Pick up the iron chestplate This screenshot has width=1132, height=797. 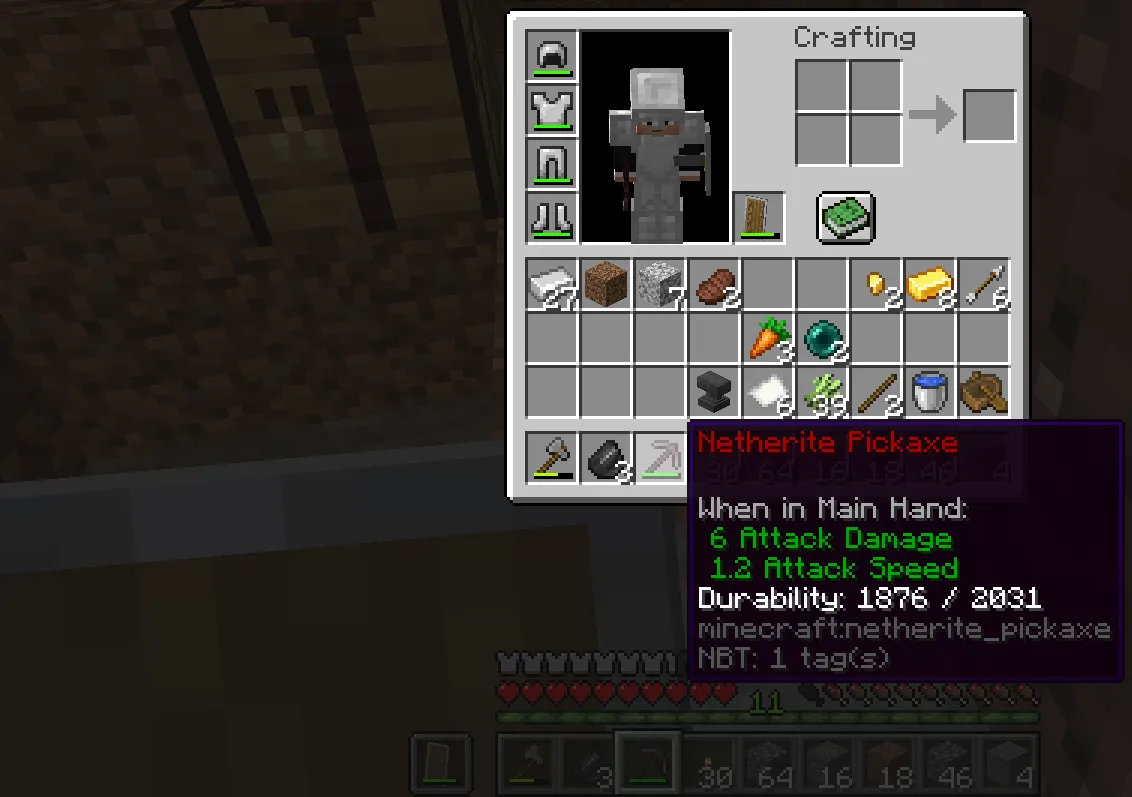552,110
